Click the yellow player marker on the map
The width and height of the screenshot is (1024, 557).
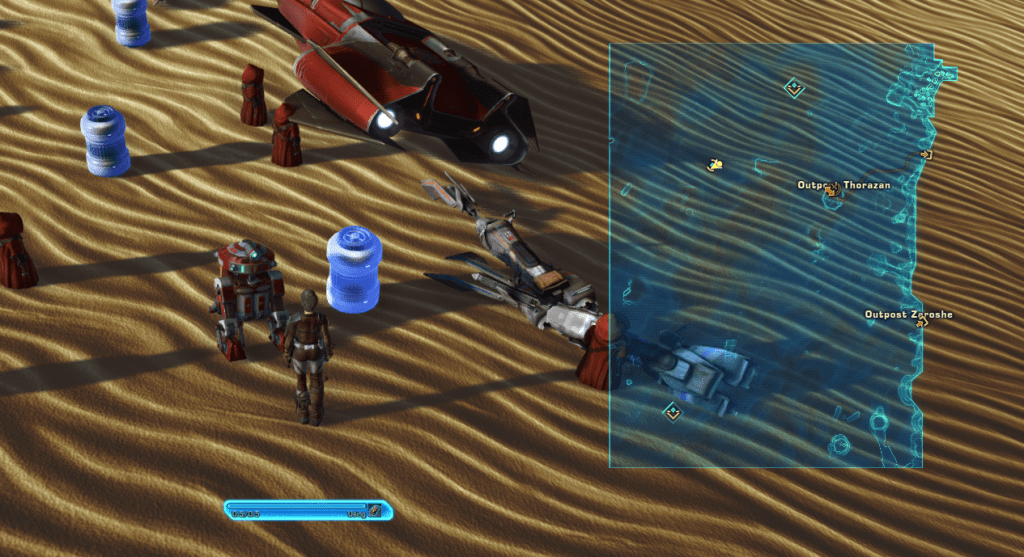[715, 164]
